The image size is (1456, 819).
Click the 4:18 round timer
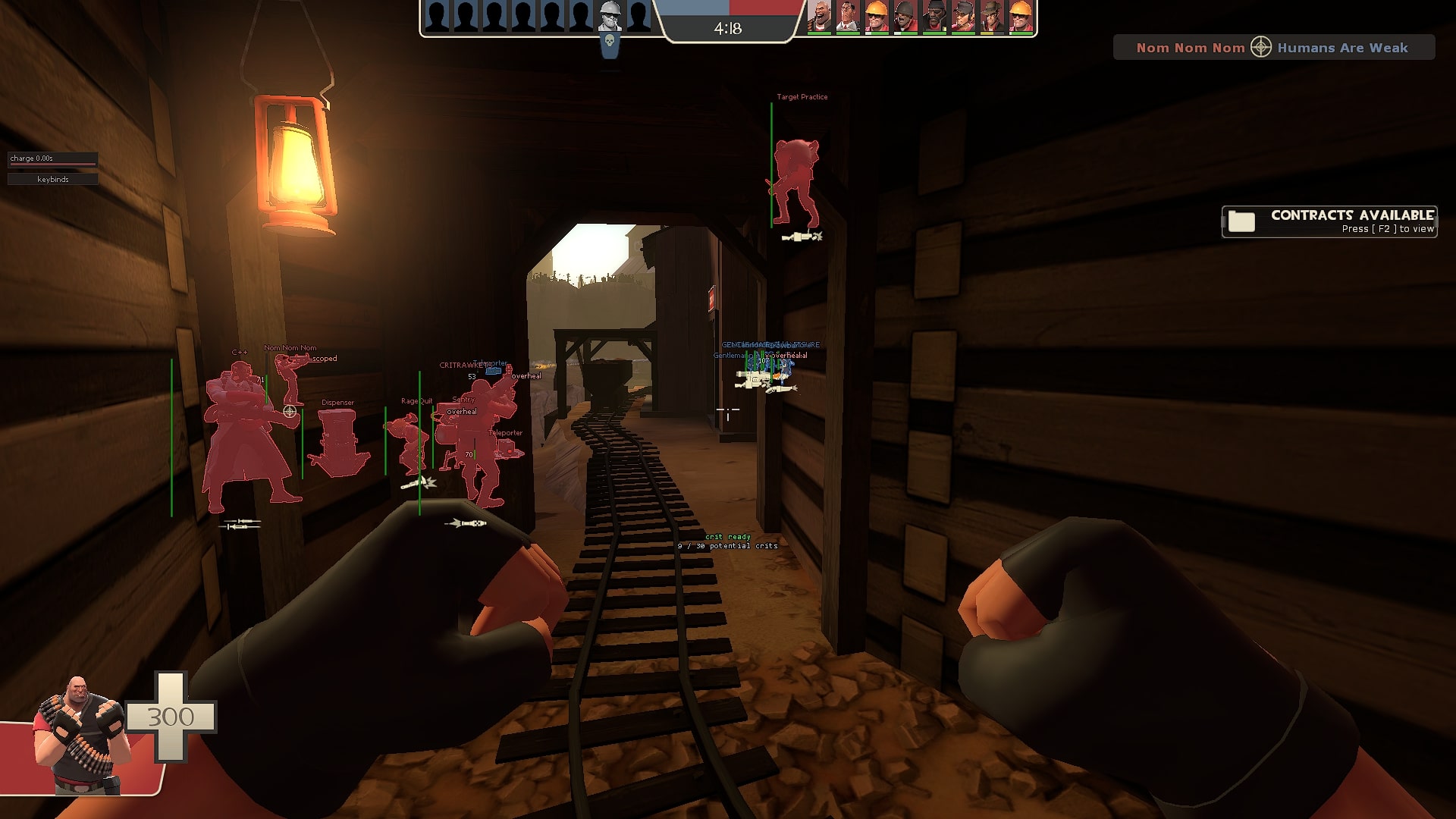(728, 30)
